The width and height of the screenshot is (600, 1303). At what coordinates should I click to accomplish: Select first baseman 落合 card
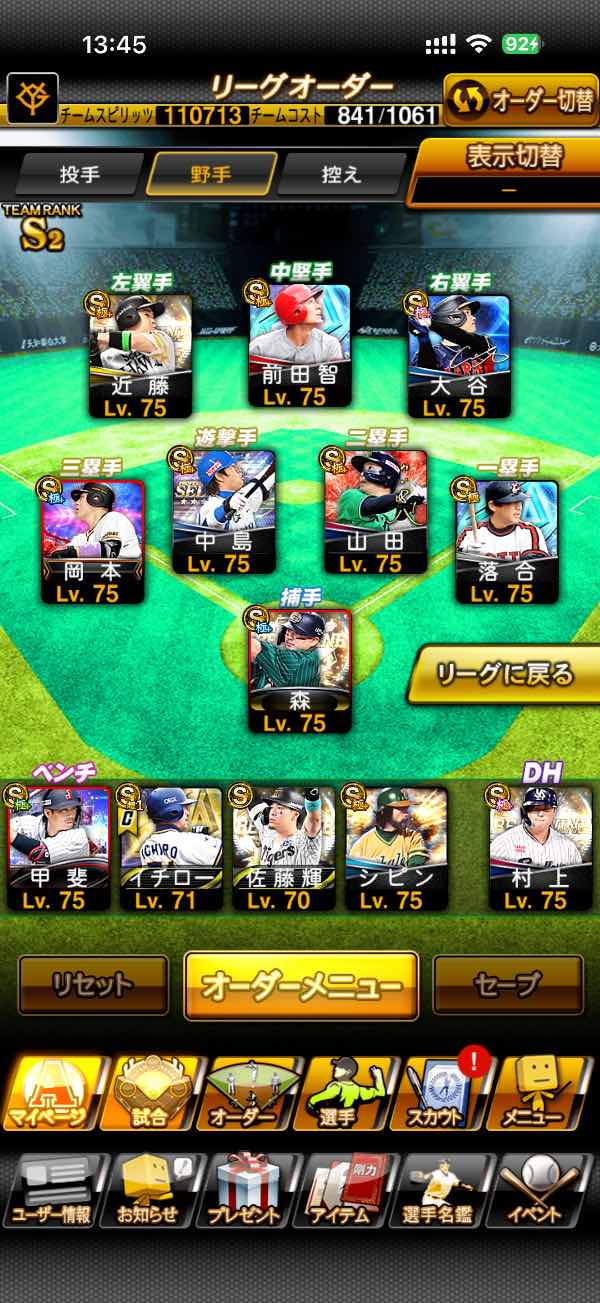point(507,540)
